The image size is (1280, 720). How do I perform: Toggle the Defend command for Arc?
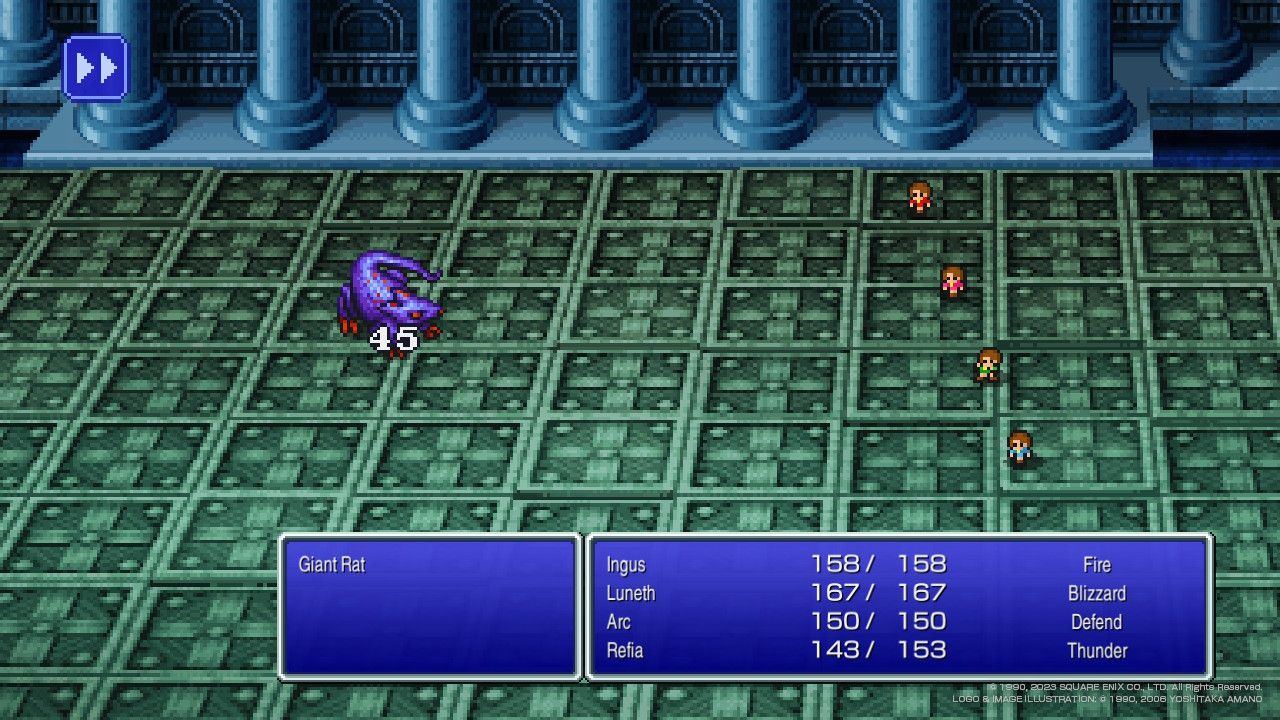[1096, 622]
